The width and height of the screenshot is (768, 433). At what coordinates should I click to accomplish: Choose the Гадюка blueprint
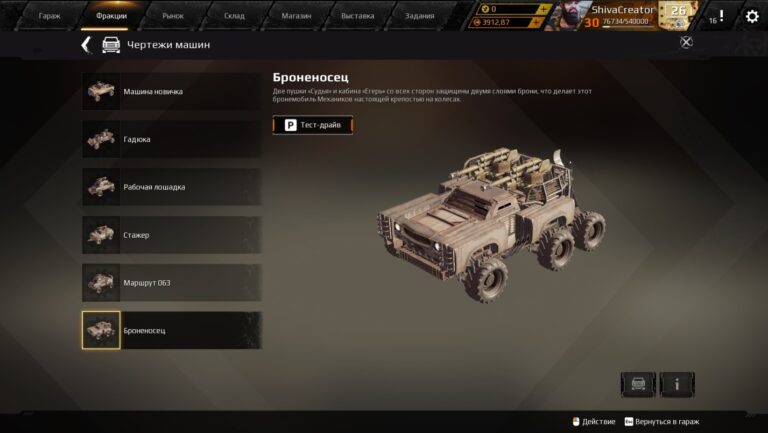click(171, 139)
